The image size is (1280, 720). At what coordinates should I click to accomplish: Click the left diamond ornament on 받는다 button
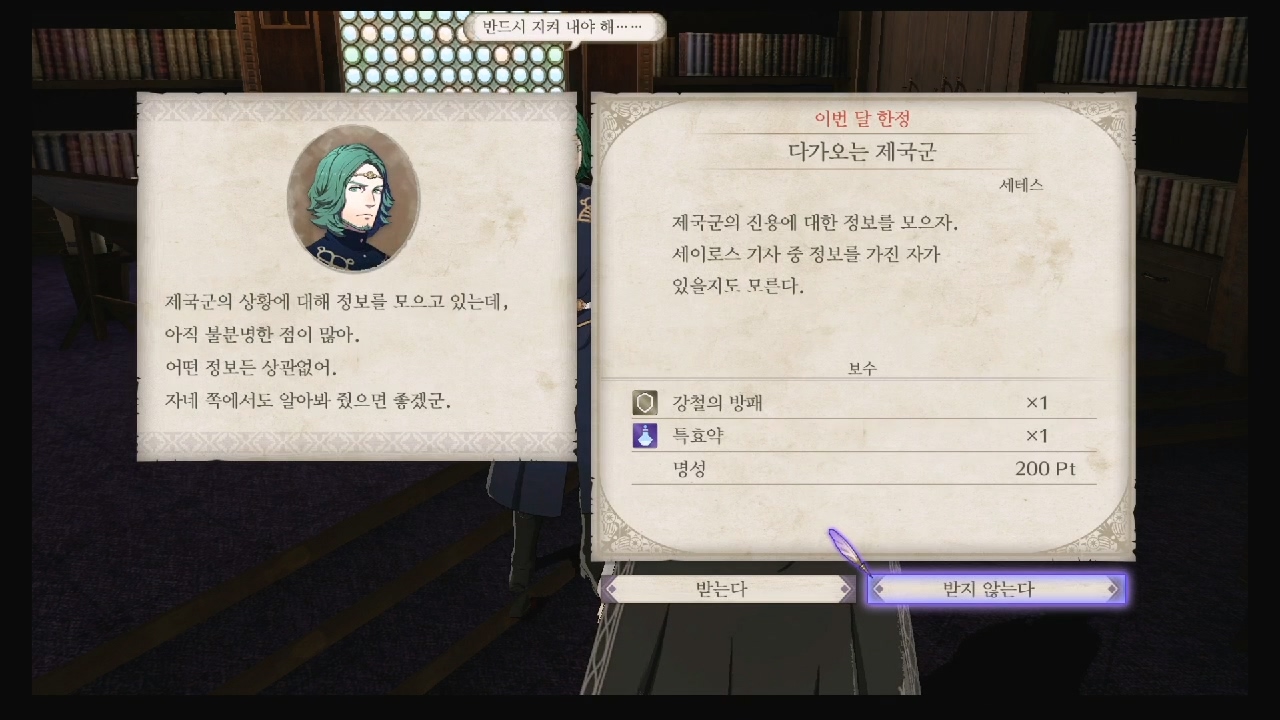[610, 589]
